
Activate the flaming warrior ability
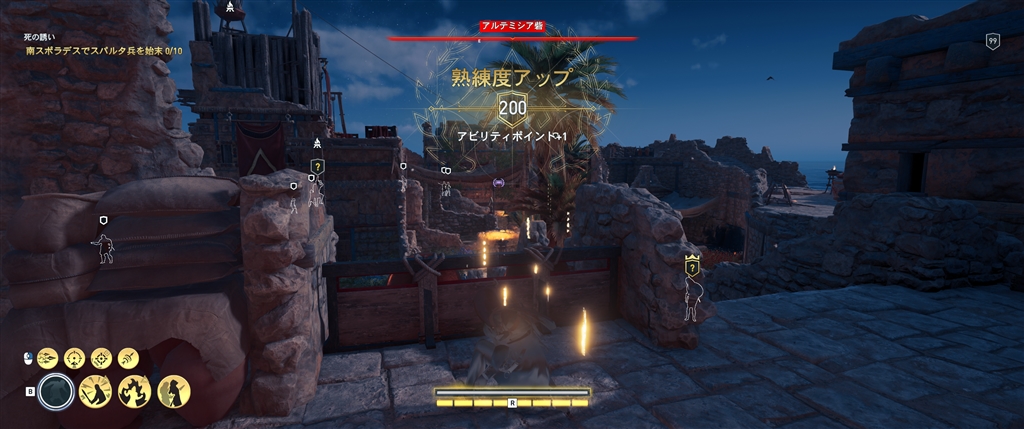[135, 391]
